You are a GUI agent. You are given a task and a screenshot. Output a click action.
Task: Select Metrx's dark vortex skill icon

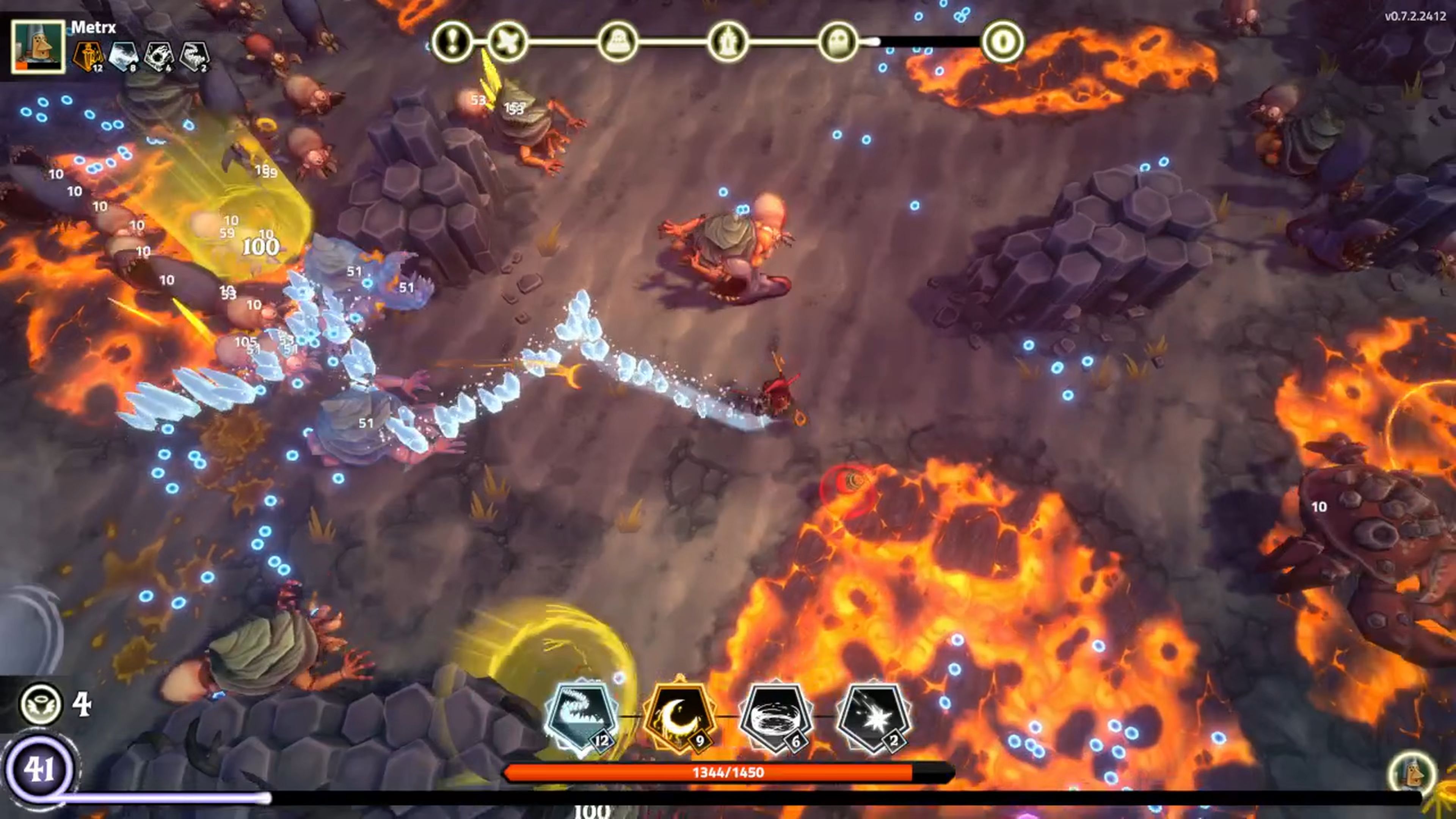click(158, 56)
